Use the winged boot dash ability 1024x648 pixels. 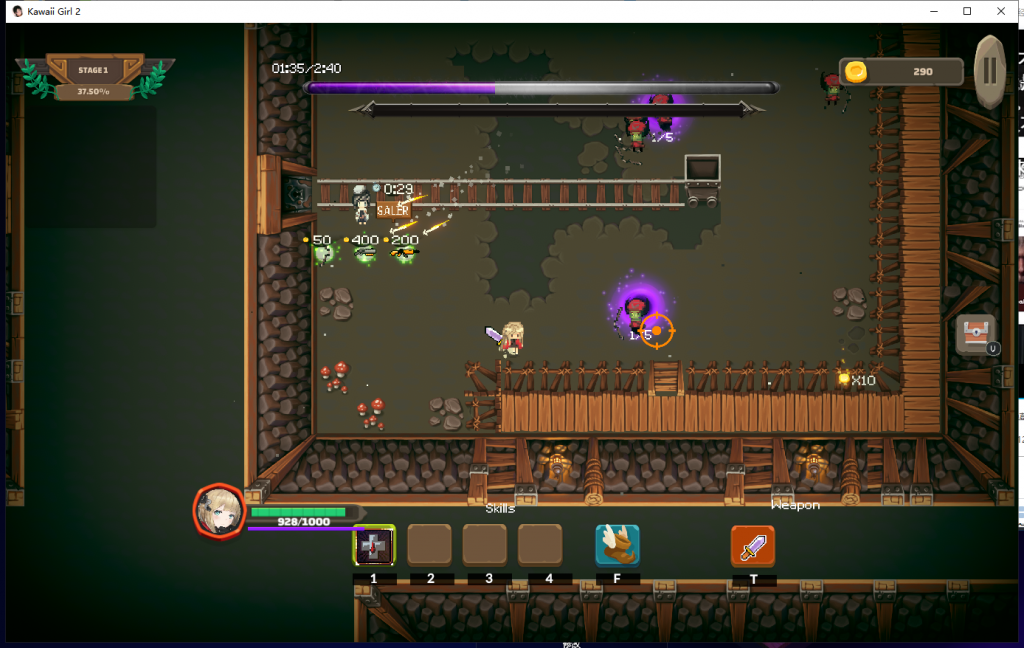[617, 545]
